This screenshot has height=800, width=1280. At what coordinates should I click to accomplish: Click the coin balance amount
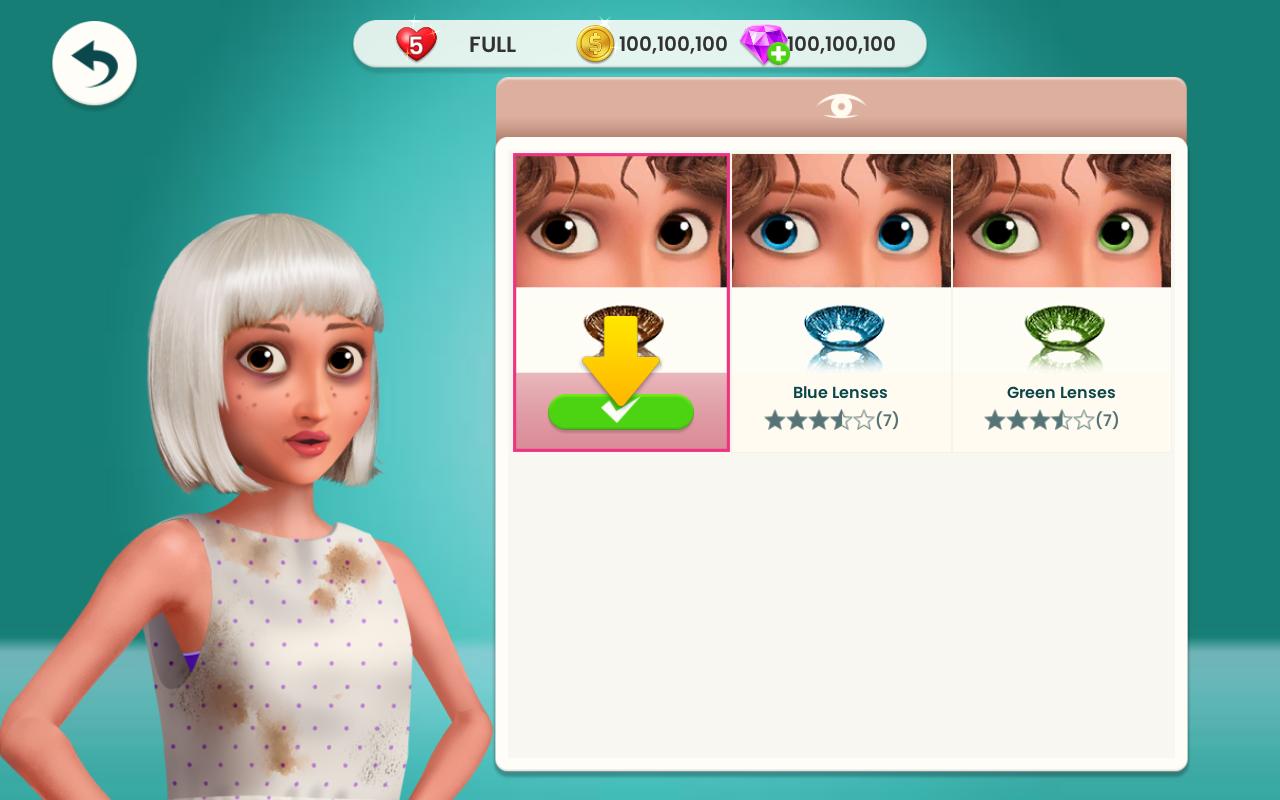coord(673,43)
